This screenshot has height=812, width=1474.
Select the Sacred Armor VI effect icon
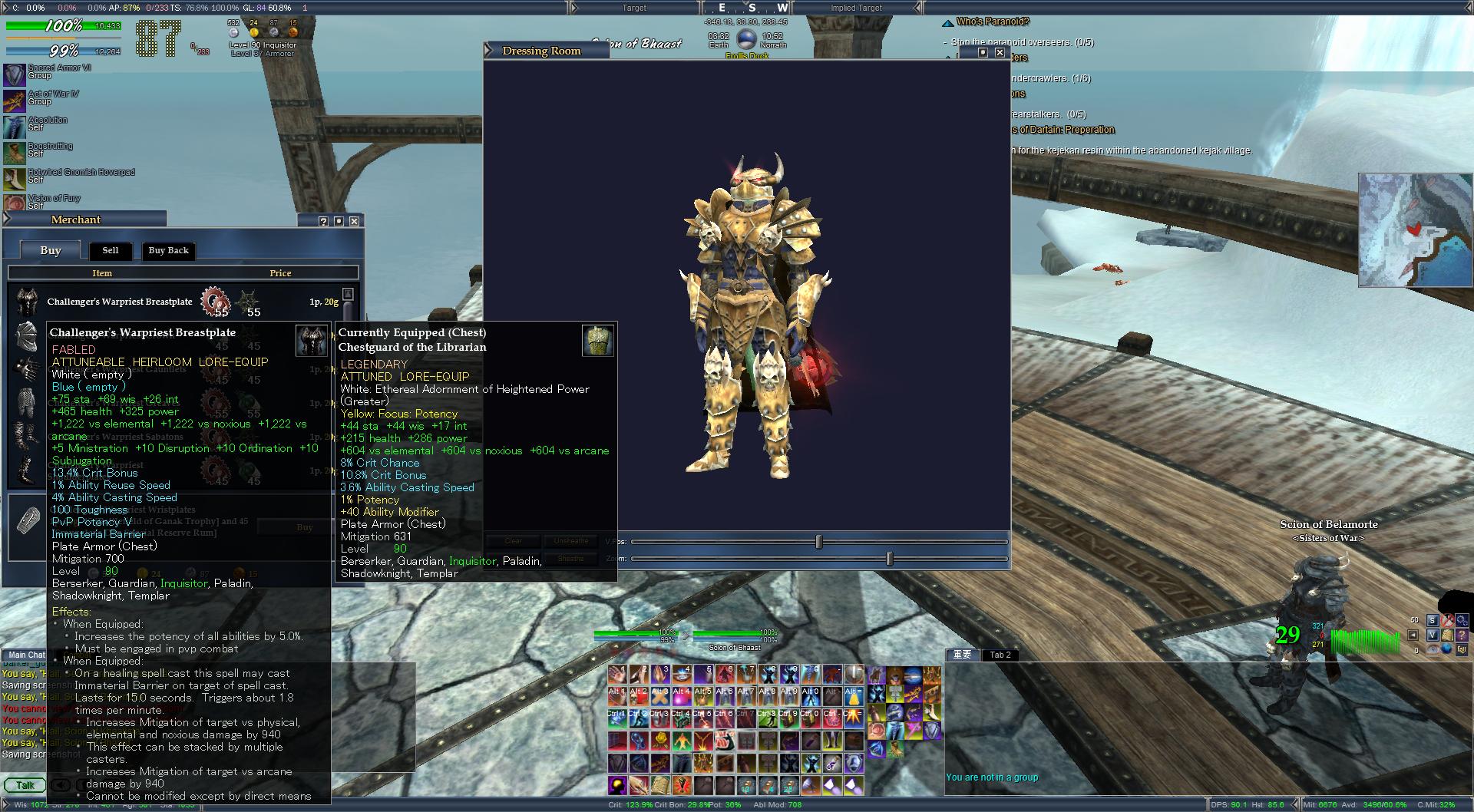click(x=15, y=74)
